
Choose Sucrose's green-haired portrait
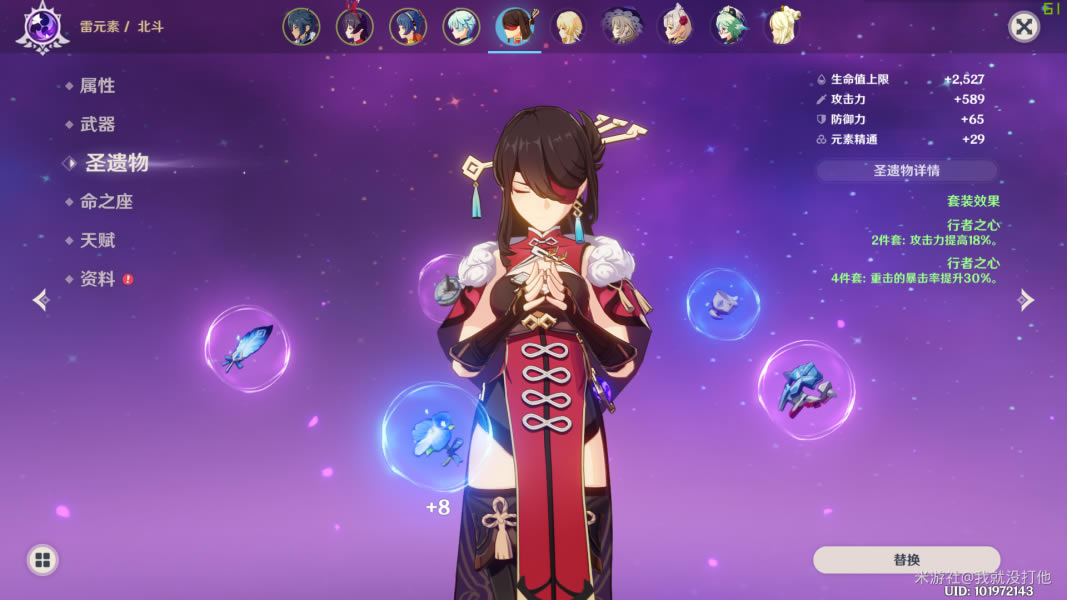[x=730, y=27]
